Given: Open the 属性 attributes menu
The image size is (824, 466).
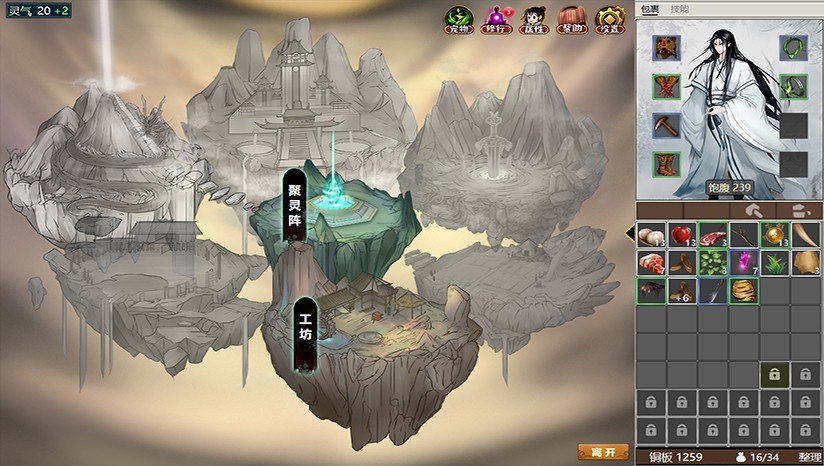Looking at the screenshot, I should click(533, 20).
